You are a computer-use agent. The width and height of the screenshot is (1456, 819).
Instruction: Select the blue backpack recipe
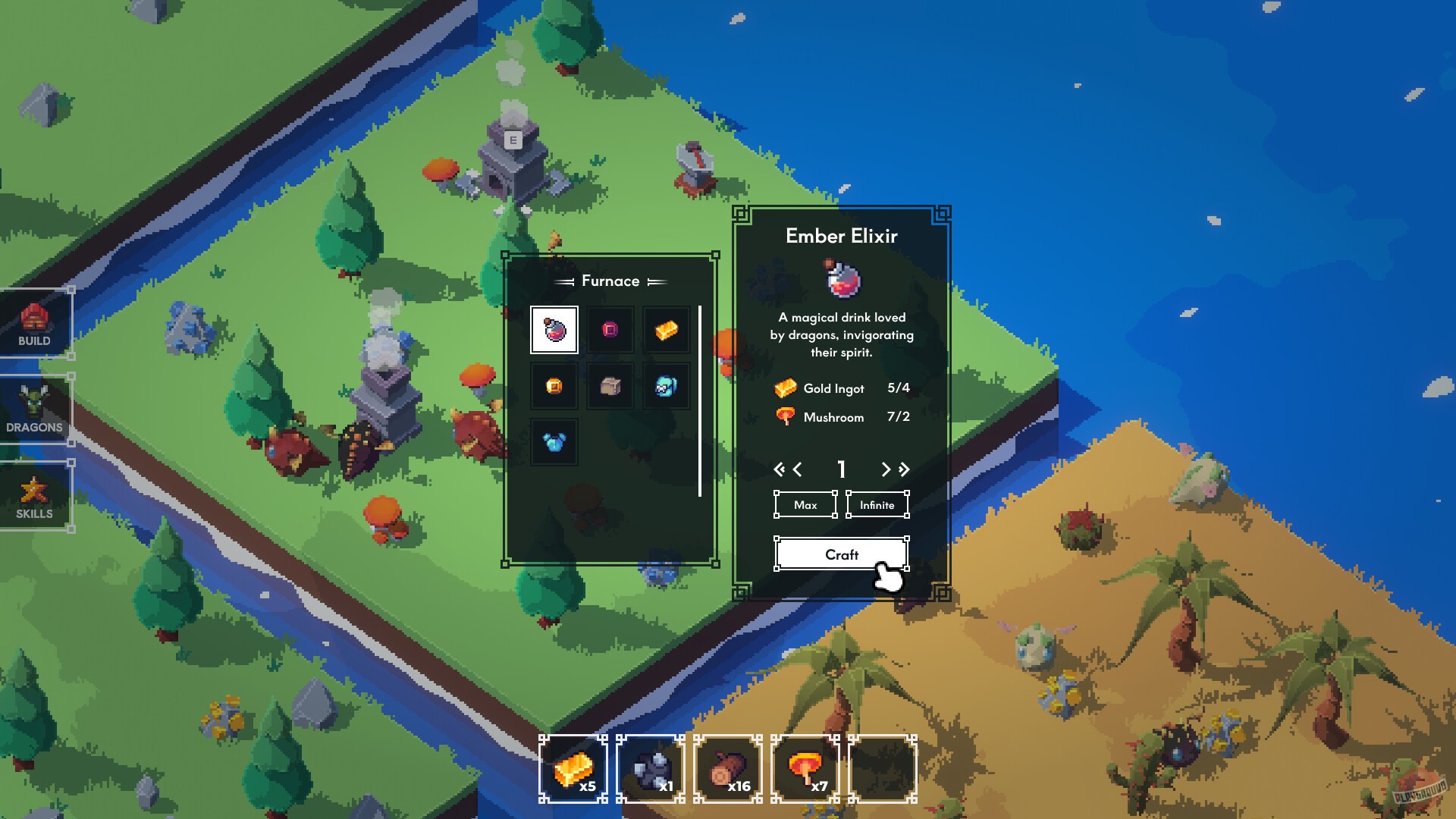point(667,386)
